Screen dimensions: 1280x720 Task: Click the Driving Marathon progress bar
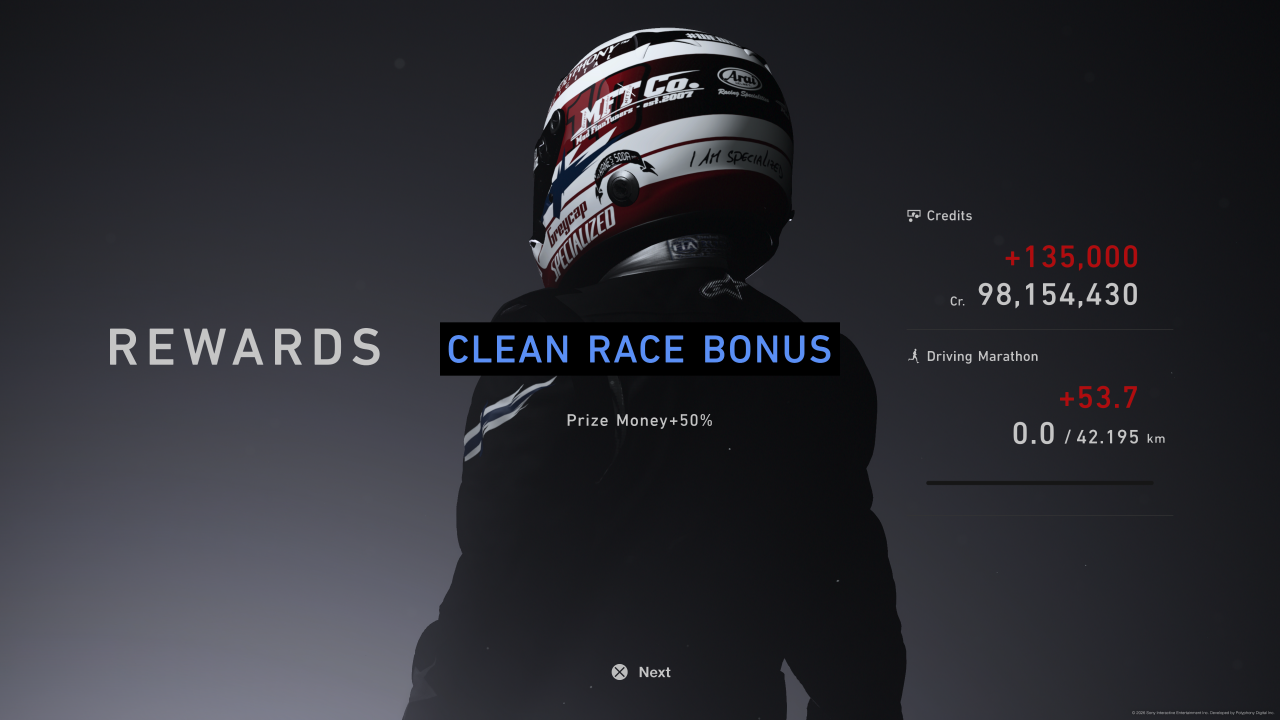click(x=1040, y=482)
